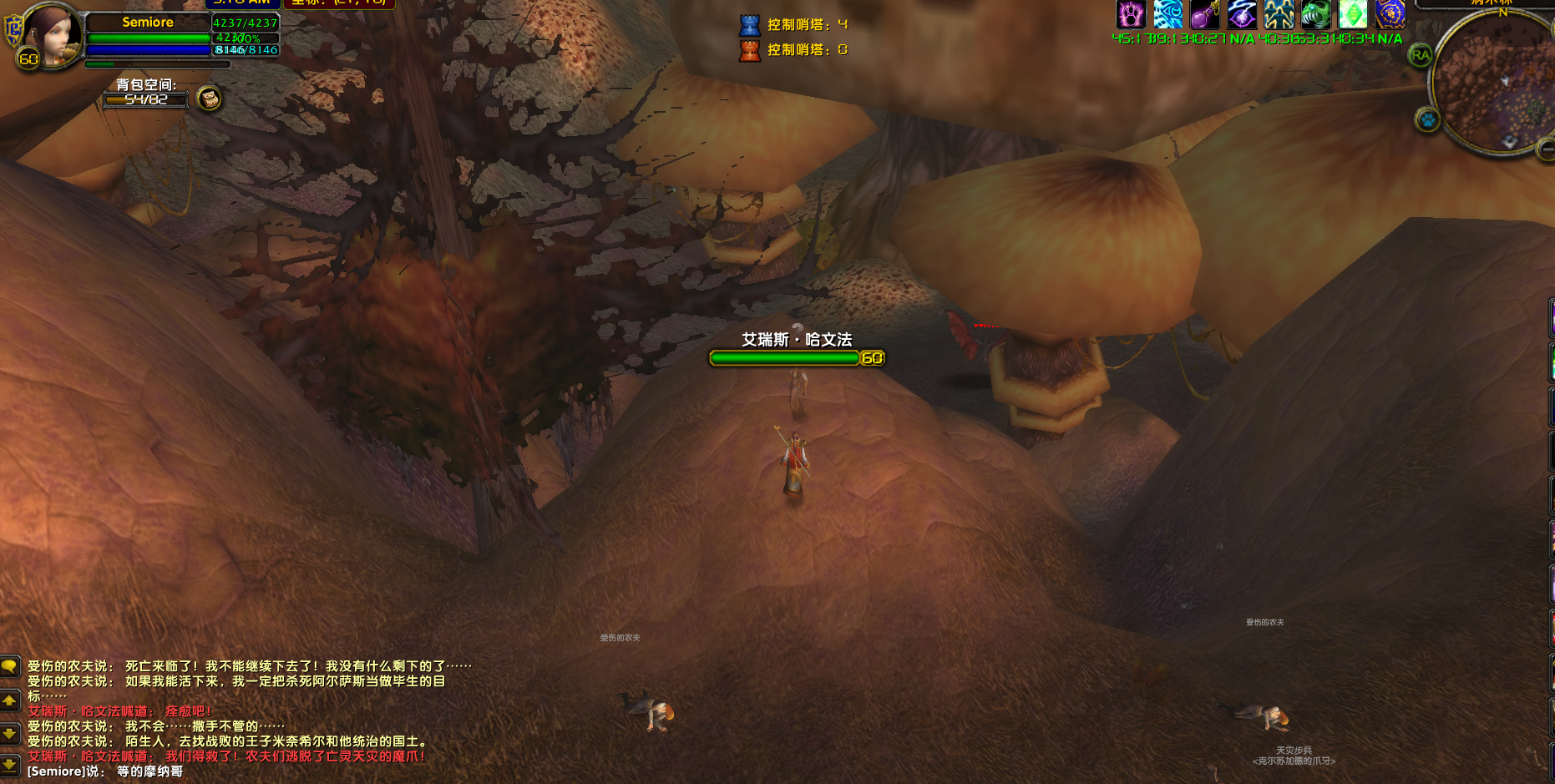Open the bag via the backpack icon
Viewport: 1555px width, 784px height.
[x=209, y=99]
